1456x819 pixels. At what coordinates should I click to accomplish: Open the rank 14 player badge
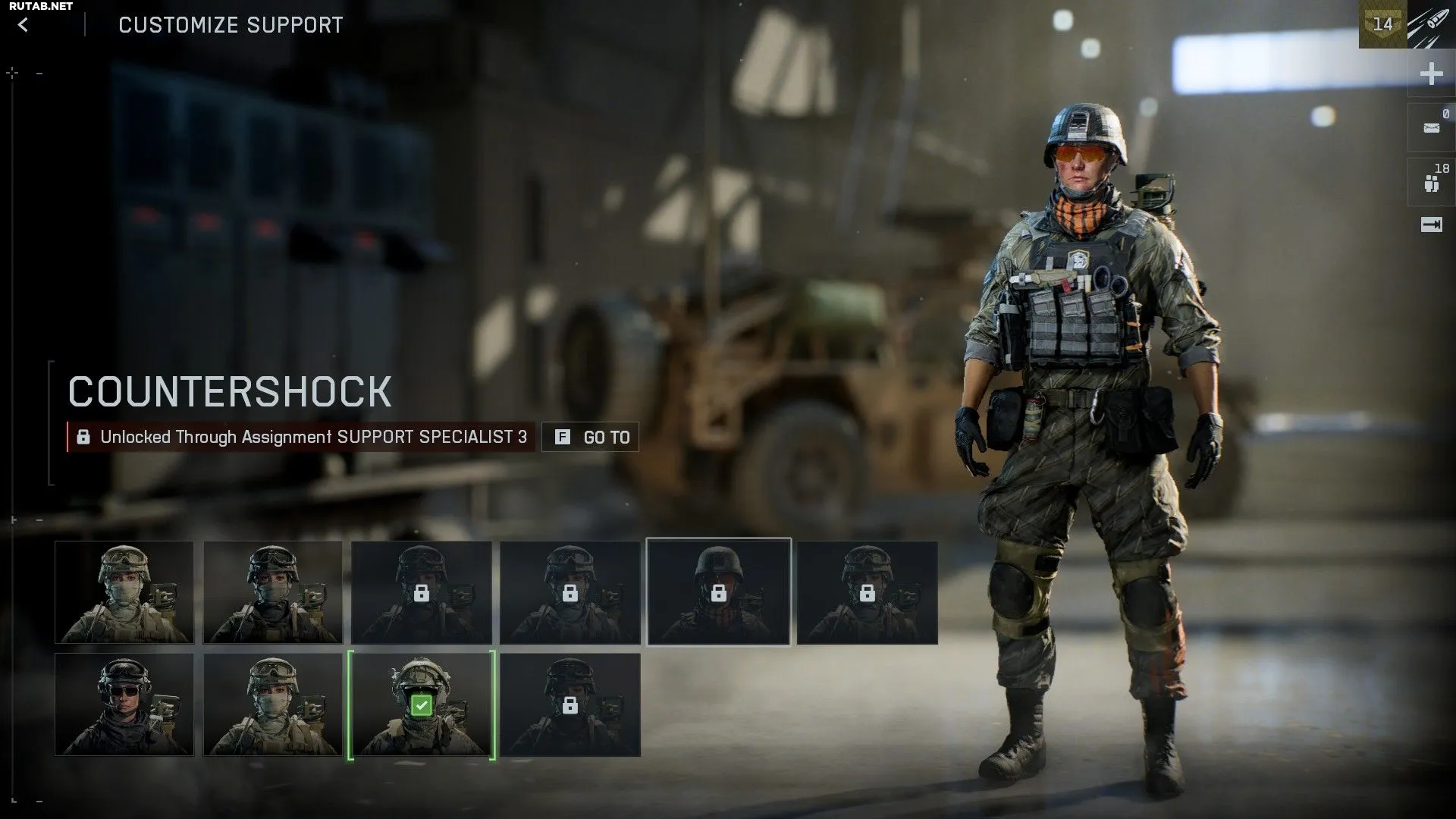[1382, 24]
